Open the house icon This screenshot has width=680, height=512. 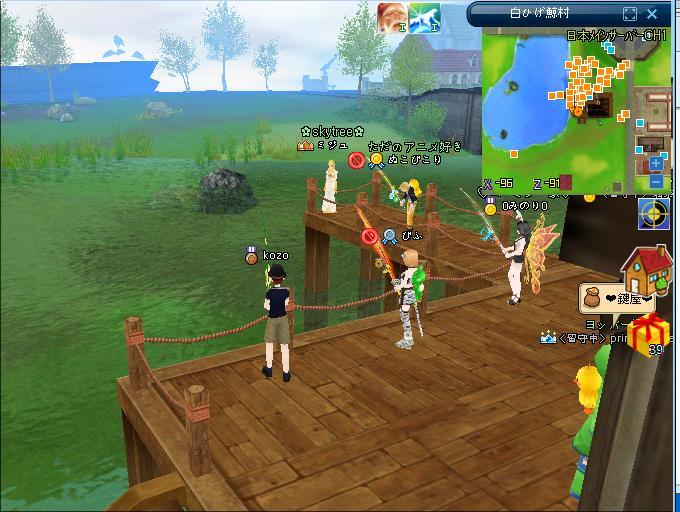tap(646, 268)
